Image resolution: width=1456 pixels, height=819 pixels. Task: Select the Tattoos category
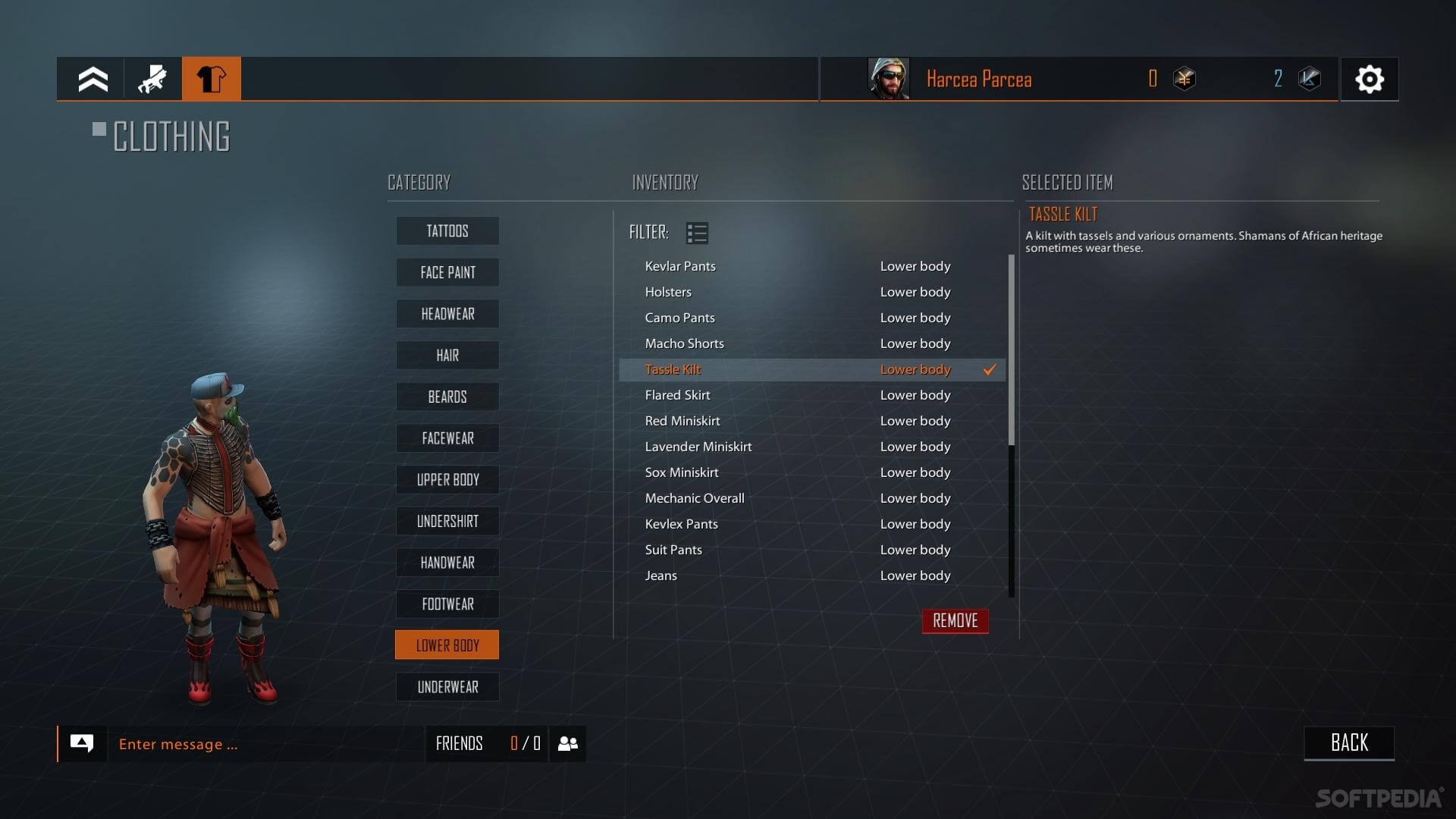447,231
